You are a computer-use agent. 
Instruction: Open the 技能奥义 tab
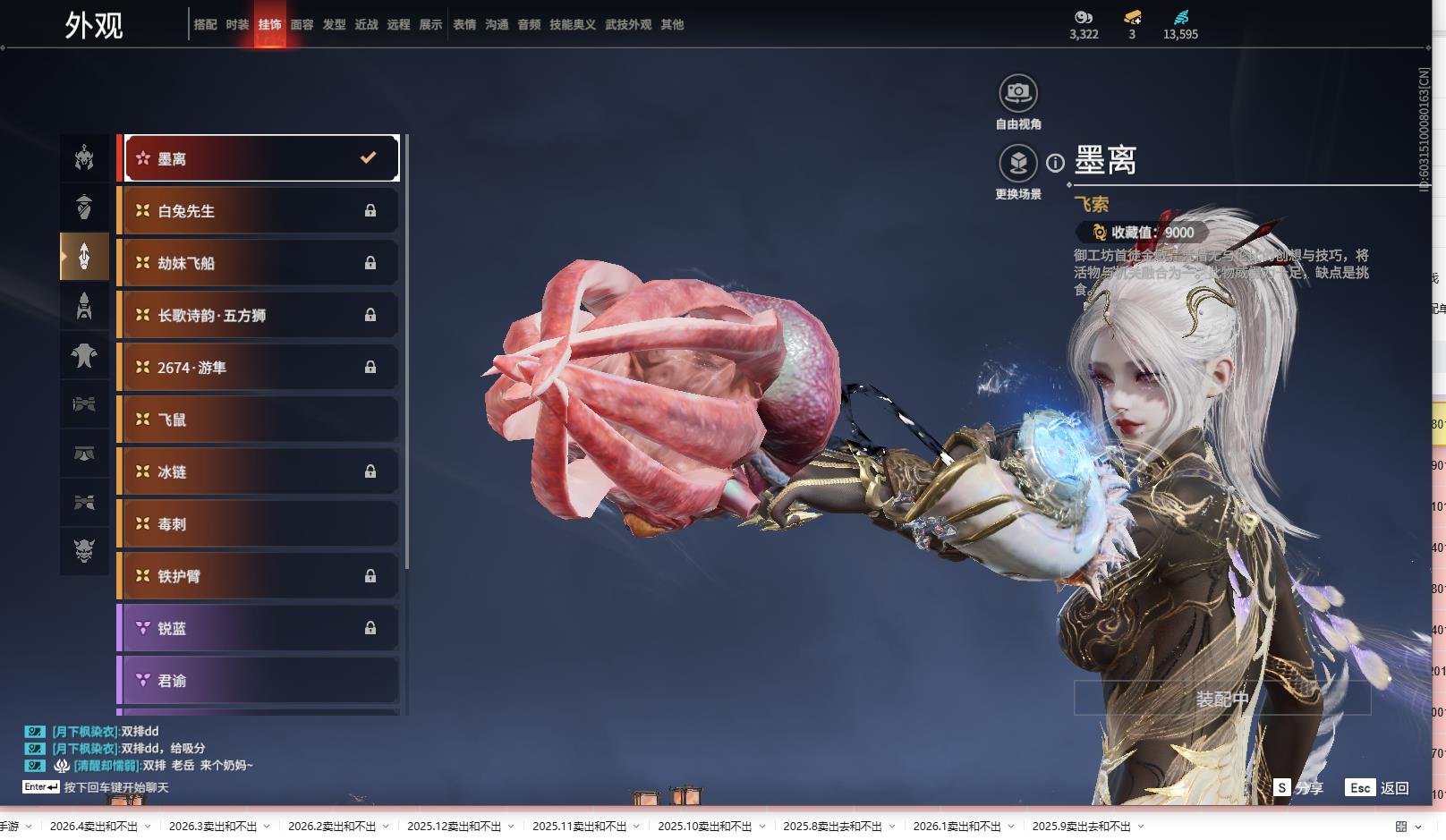click(572, 25)
